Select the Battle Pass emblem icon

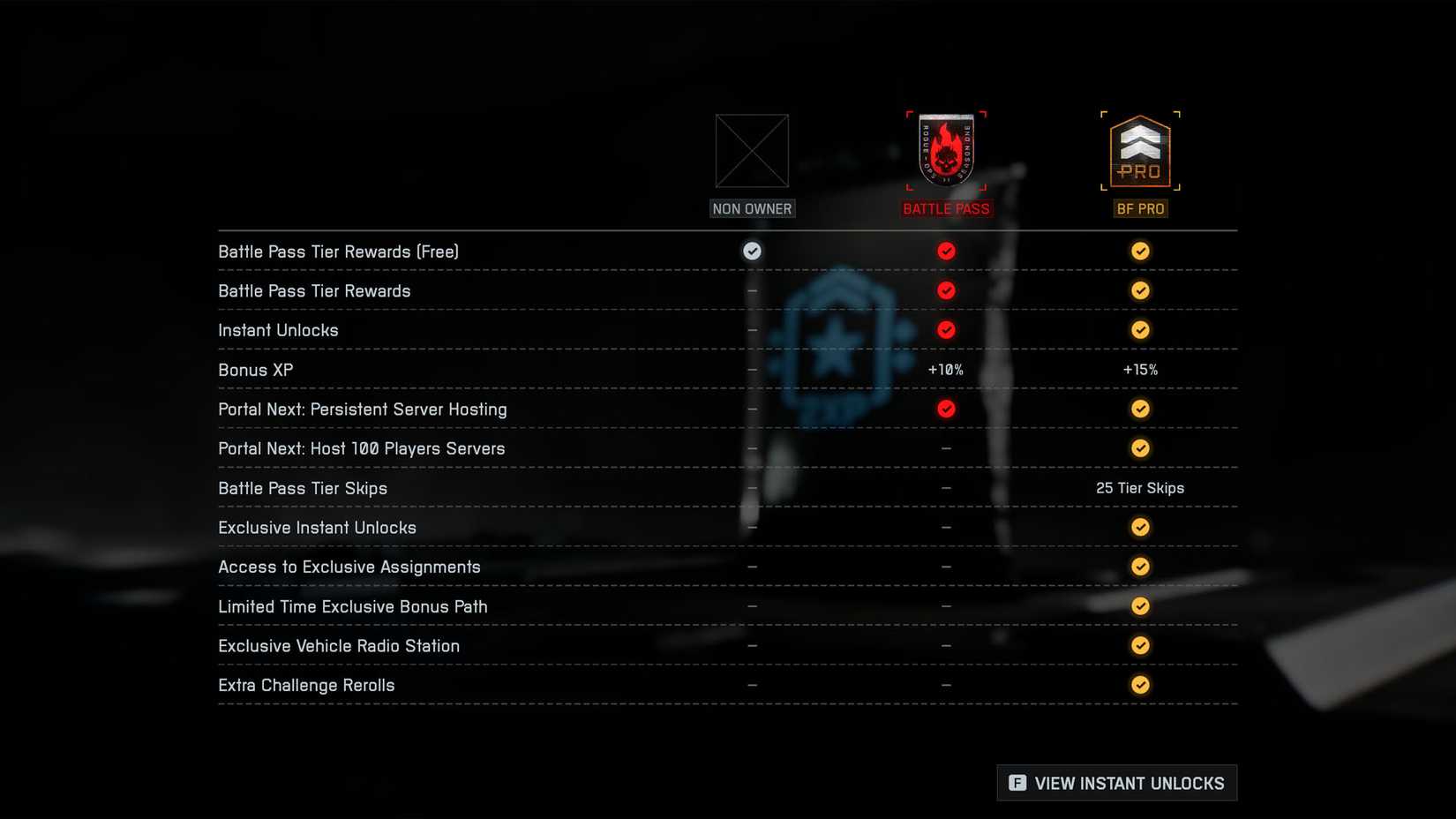[x=946, y=151]
